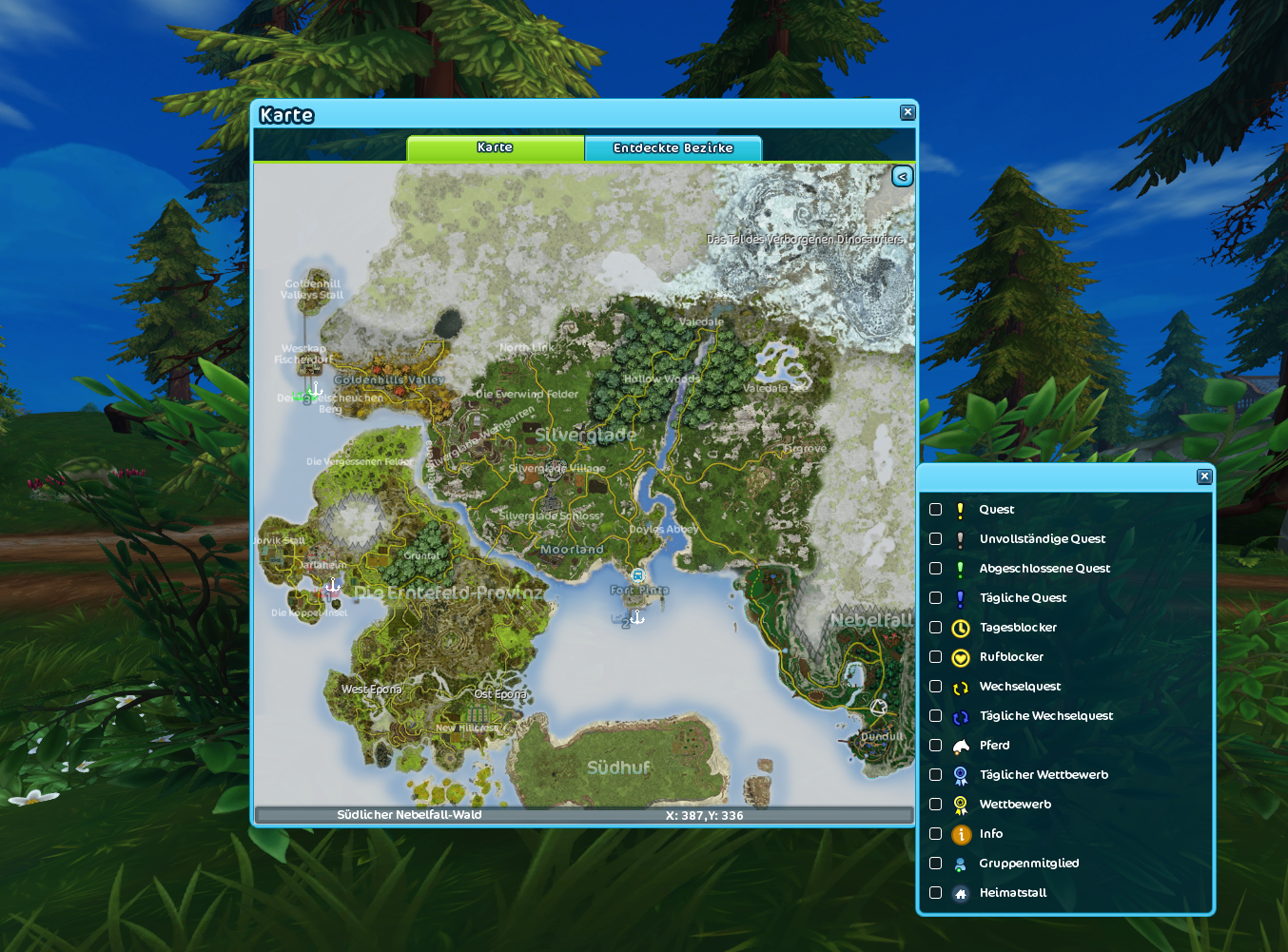
Task: Tick the Abgeschlossene Quest checkbox
Action: (936, 569)
